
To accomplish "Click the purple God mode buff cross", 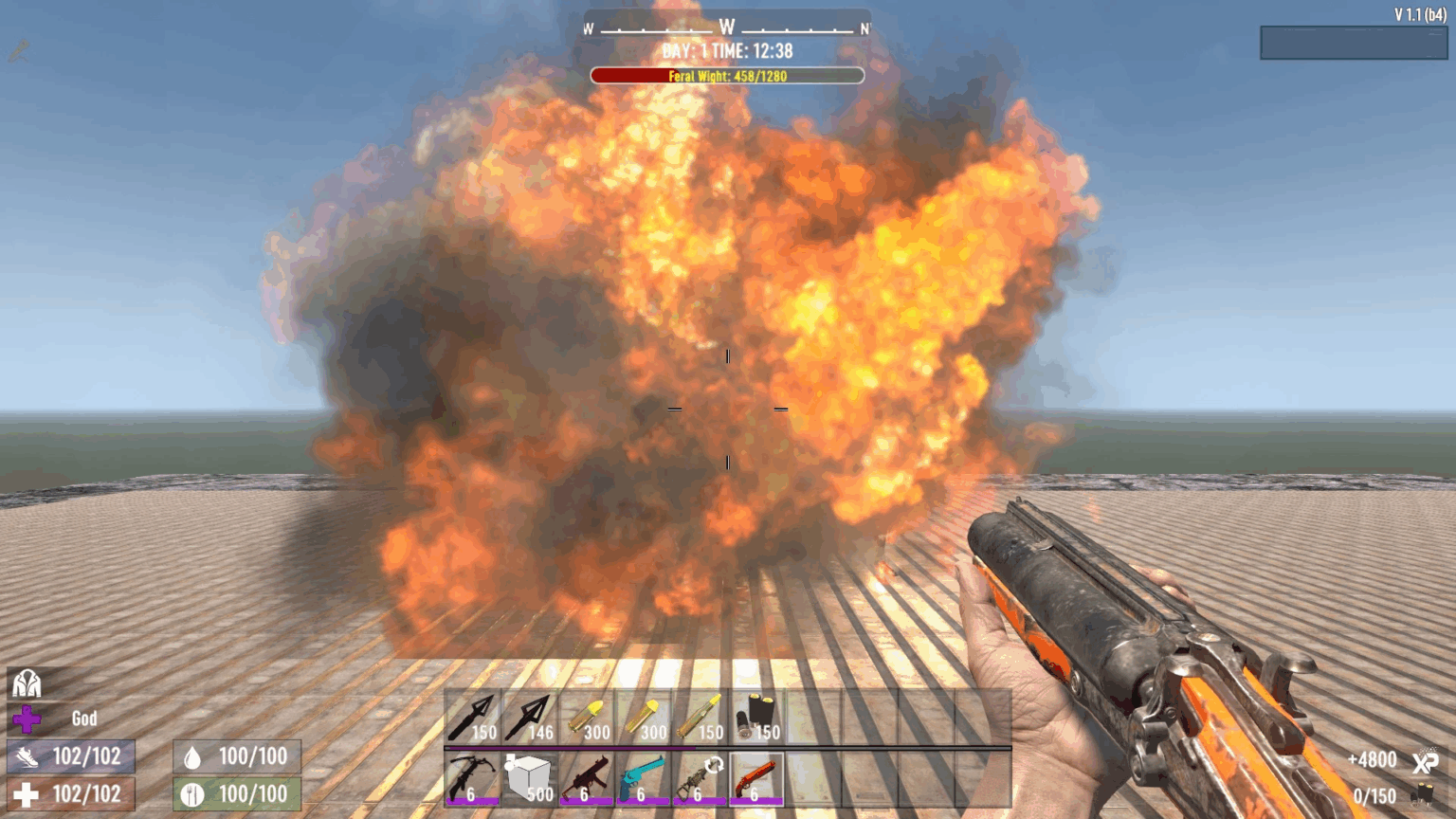I will point(28,719).
